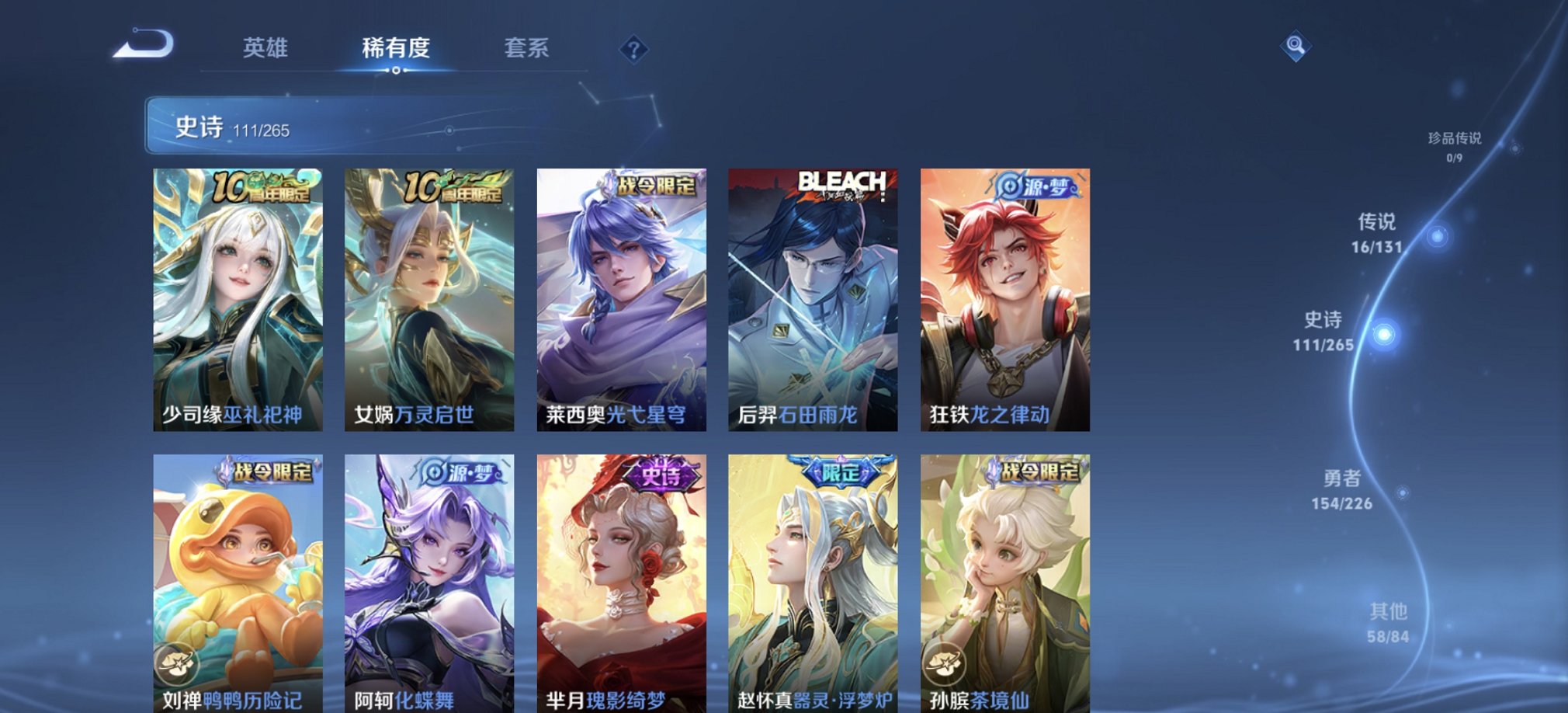Switch to the 英雄 tab

tap(267, 48)
